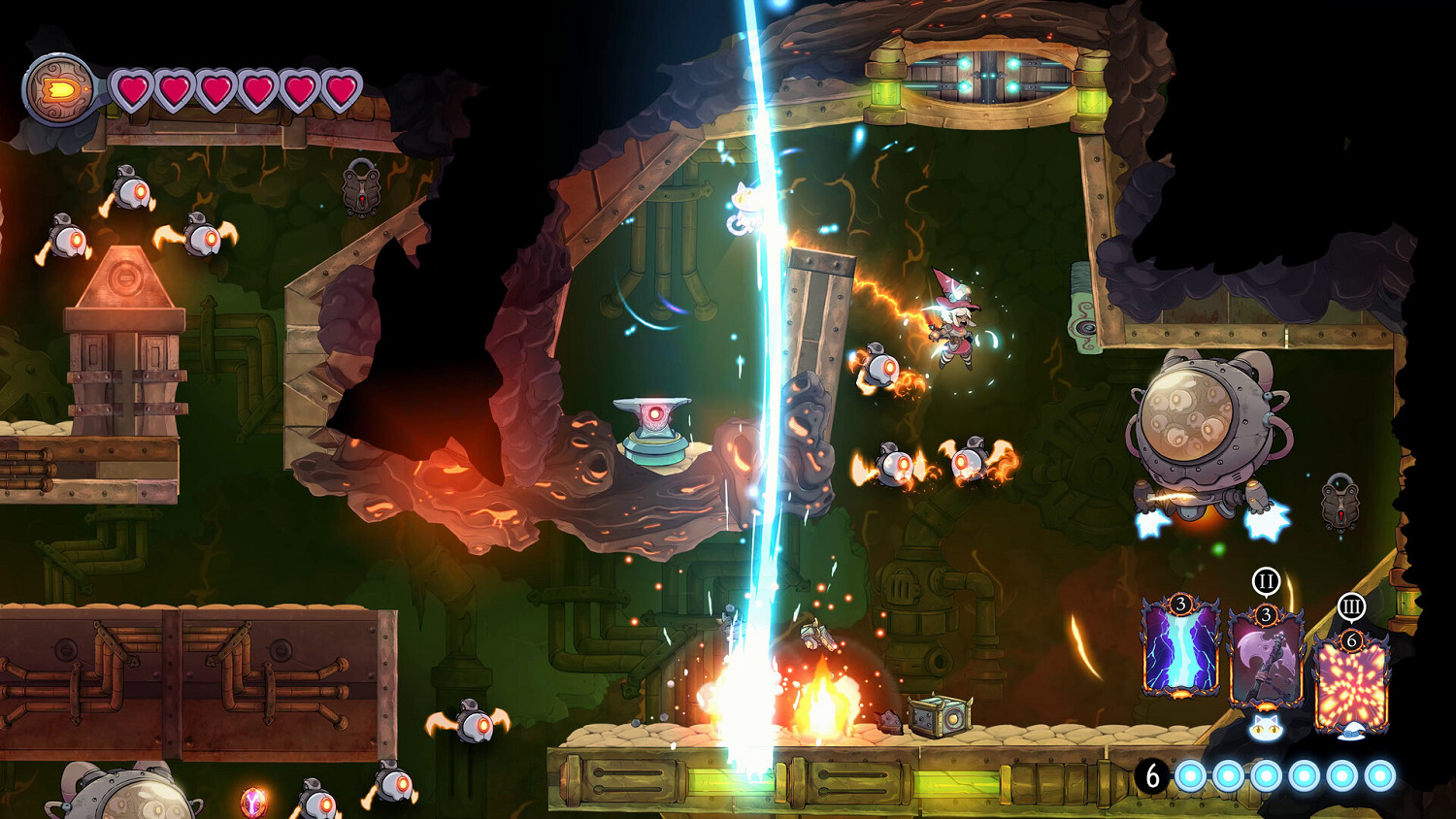The image size is (1456, 819).
Task: Click the anvil on the stone pedestal
Action: pos(650,415)
